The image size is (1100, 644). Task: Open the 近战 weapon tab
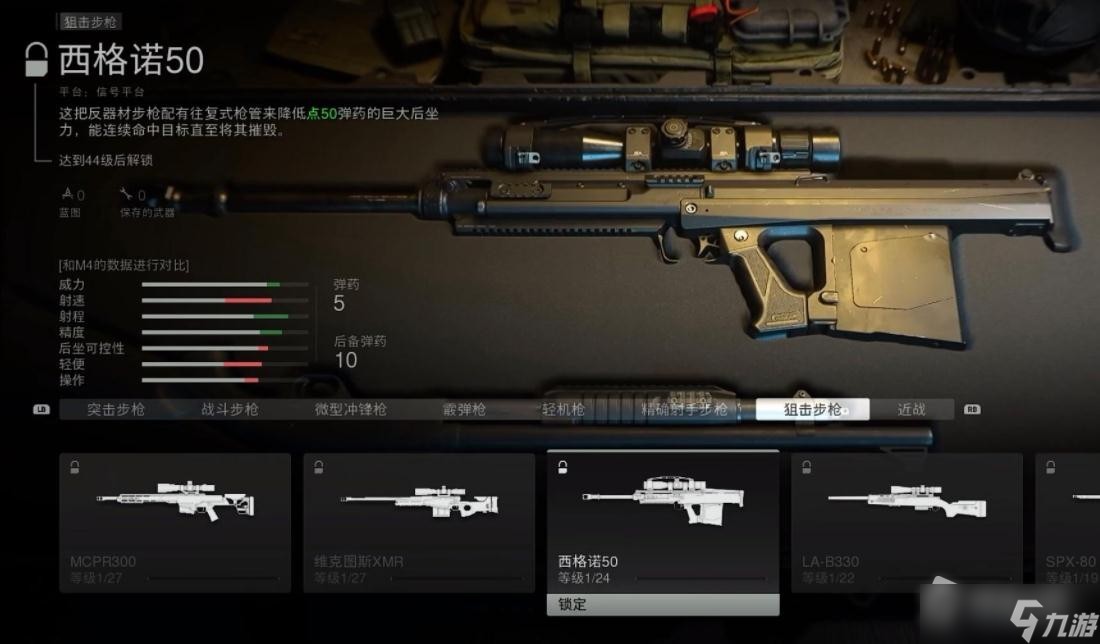pos(911,409)
